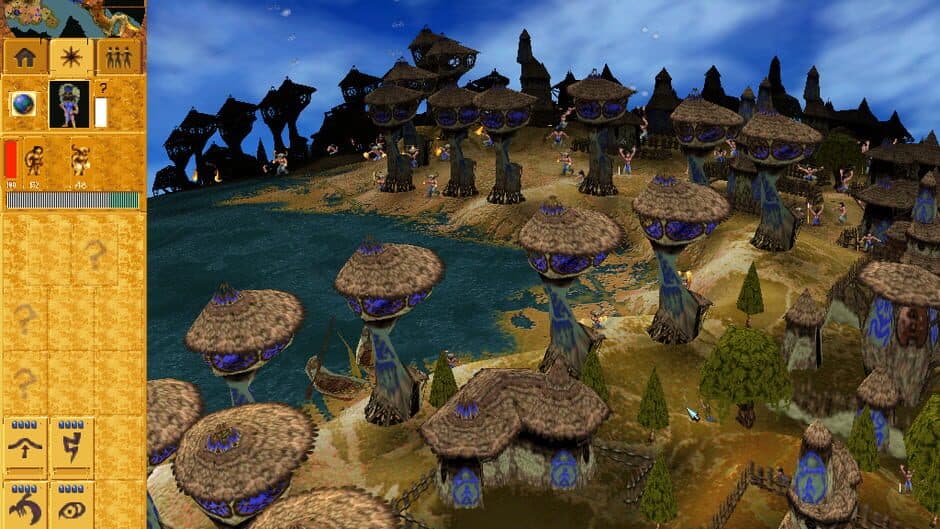Viewport: 940px width, 529px height.
Task: Click the minimap at the panel top
Action: (x=72, y=18)
